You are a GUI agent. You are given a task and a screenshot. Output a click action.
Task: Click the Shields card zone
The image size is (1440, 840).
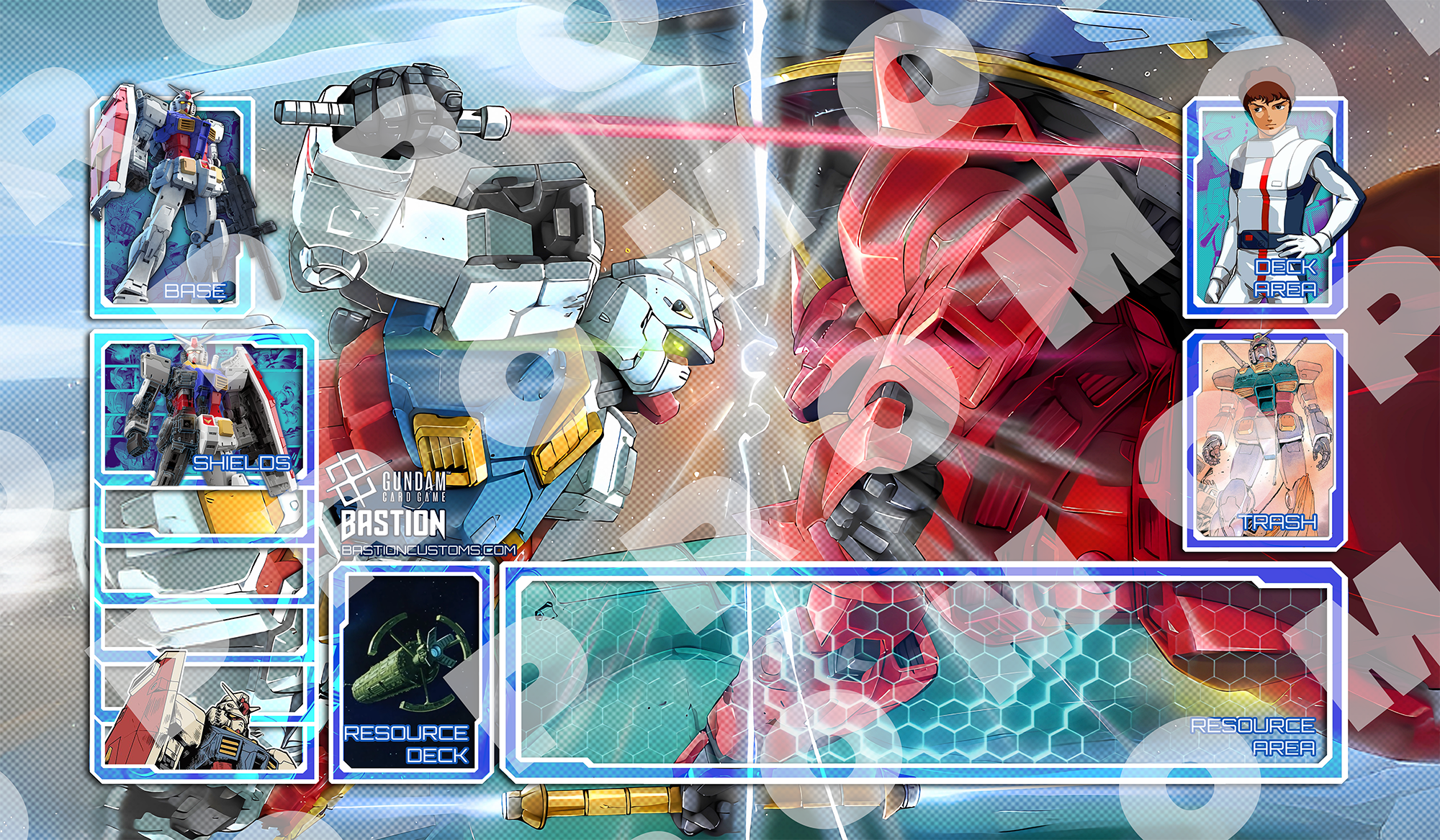click(x=204, y=409)
